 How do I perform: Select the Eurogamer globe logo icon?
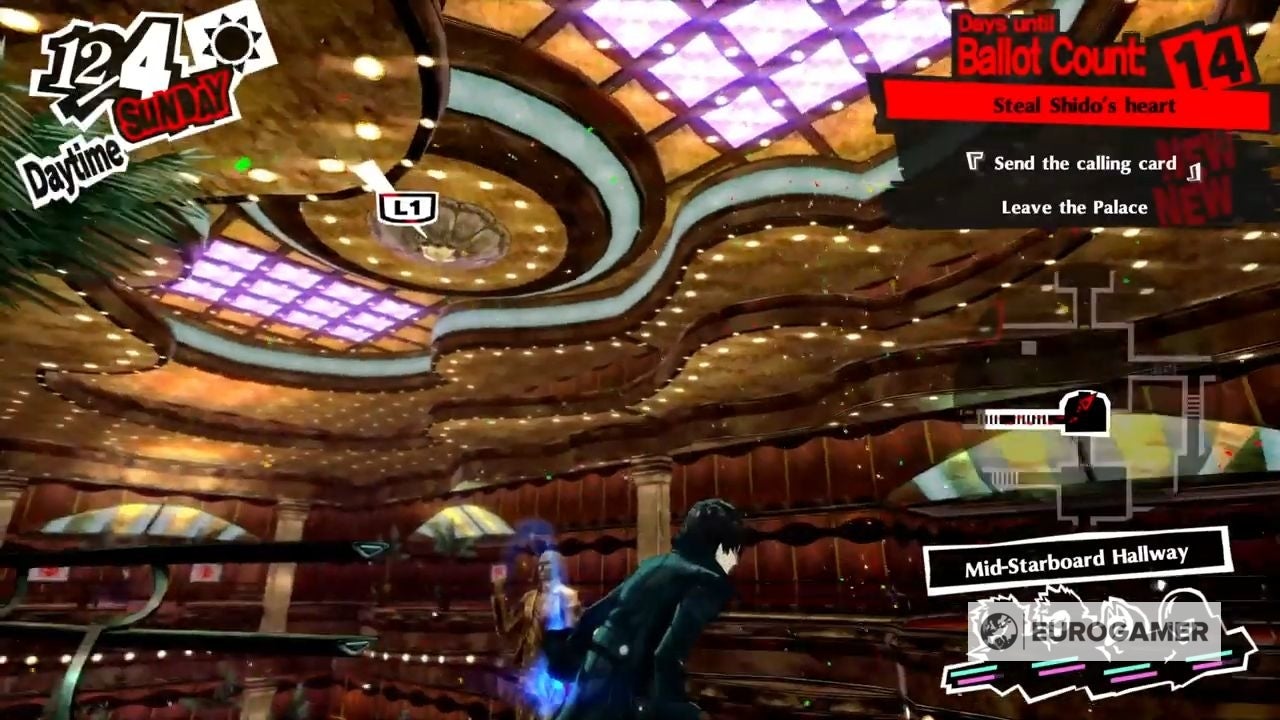(1000, 631)
